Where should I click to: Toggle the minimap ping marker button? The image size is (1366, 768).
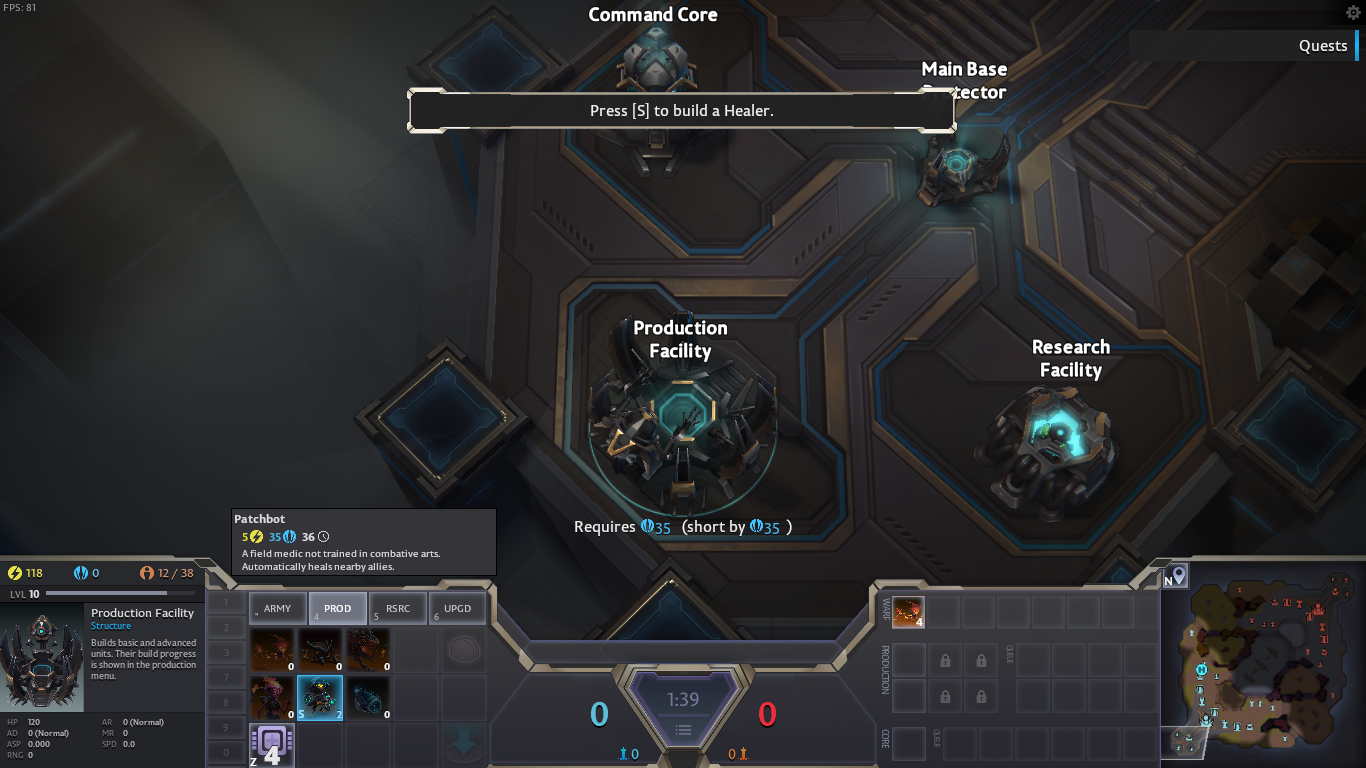[1179, 575]
